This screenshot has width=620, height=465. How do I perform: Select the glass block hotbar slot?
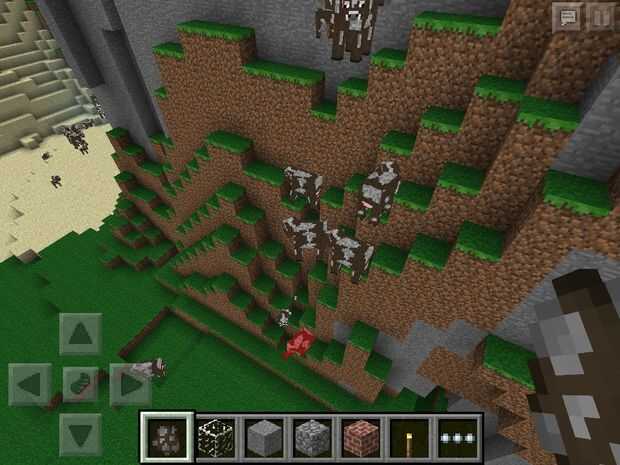tap(214, 436)
